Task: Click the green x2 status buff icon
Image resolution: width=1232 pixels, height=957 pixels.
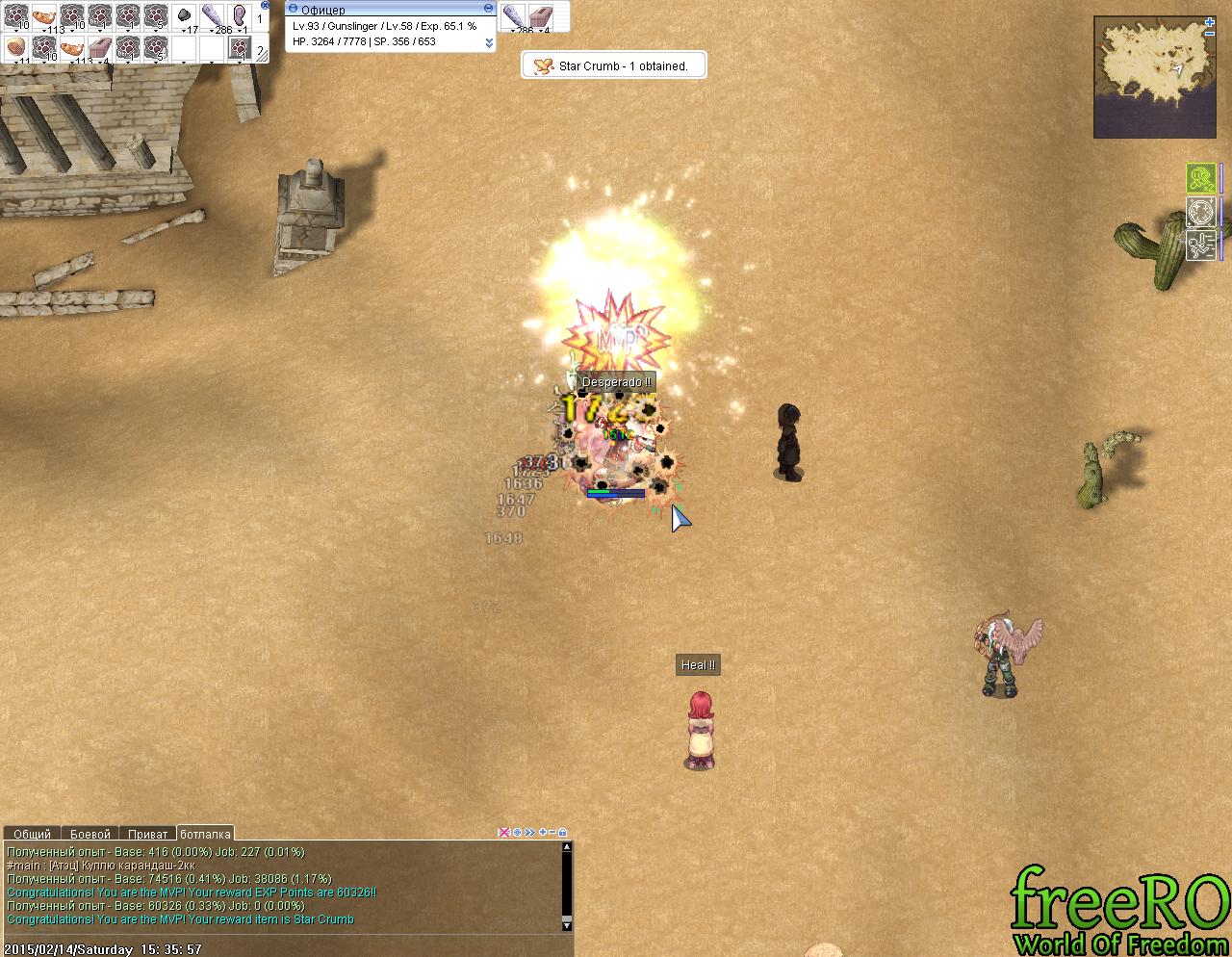Action: point(1200,178)
